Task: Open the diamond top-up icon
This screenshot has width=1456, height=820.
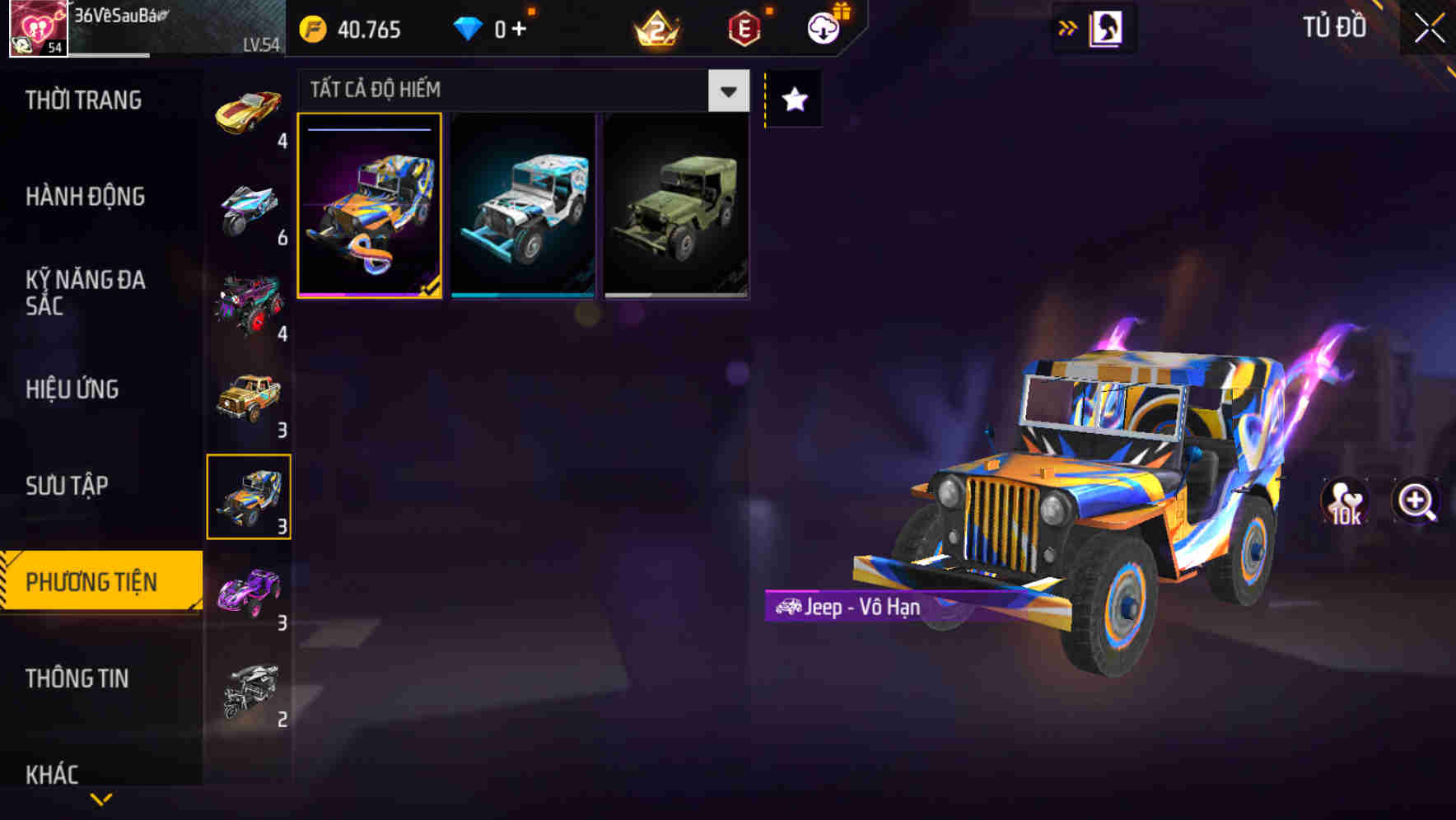Action: tap(469, 30)
